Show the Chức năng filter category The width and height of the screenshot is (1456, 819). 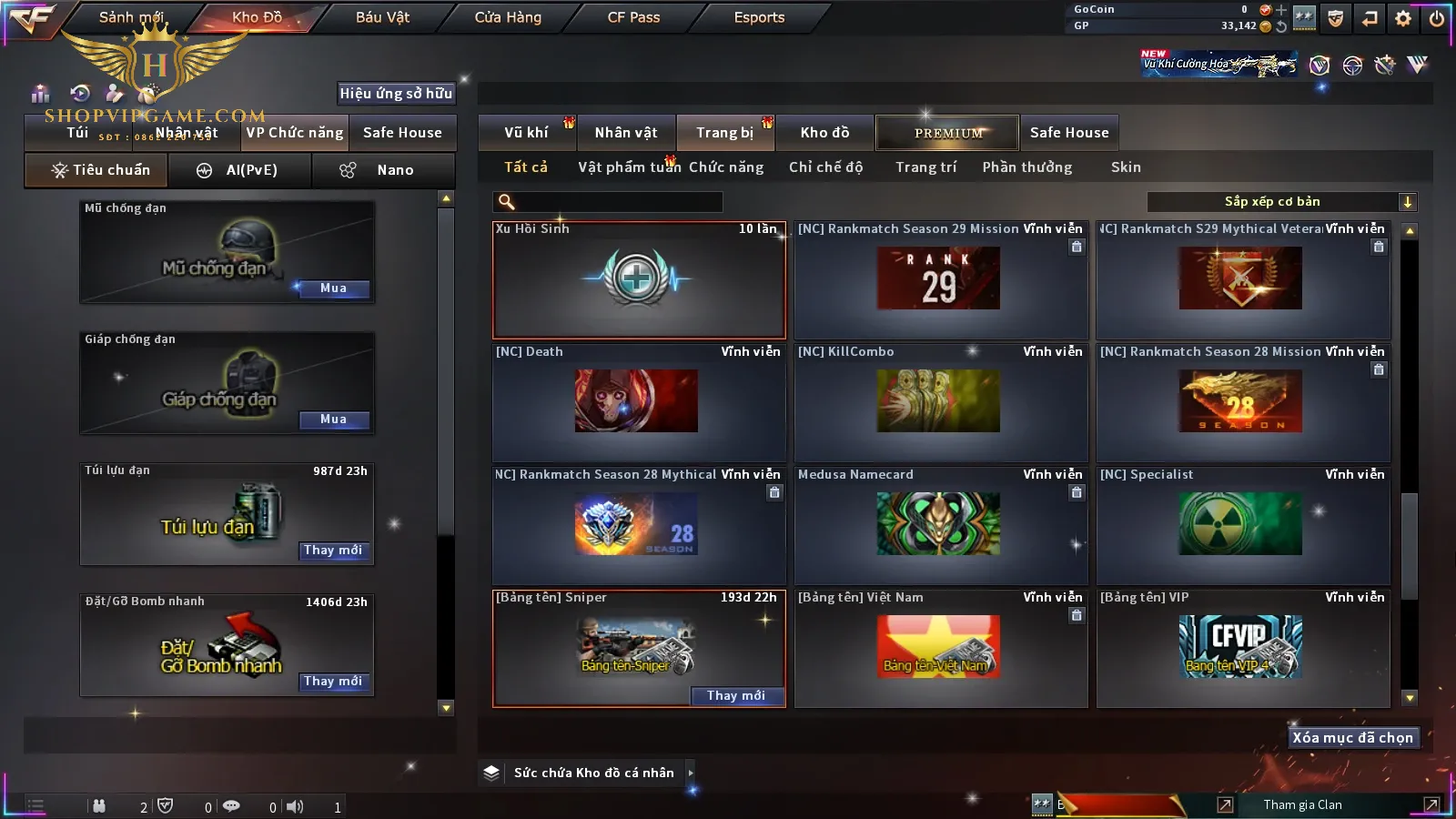pyautogui.click(x=726, y=167)
